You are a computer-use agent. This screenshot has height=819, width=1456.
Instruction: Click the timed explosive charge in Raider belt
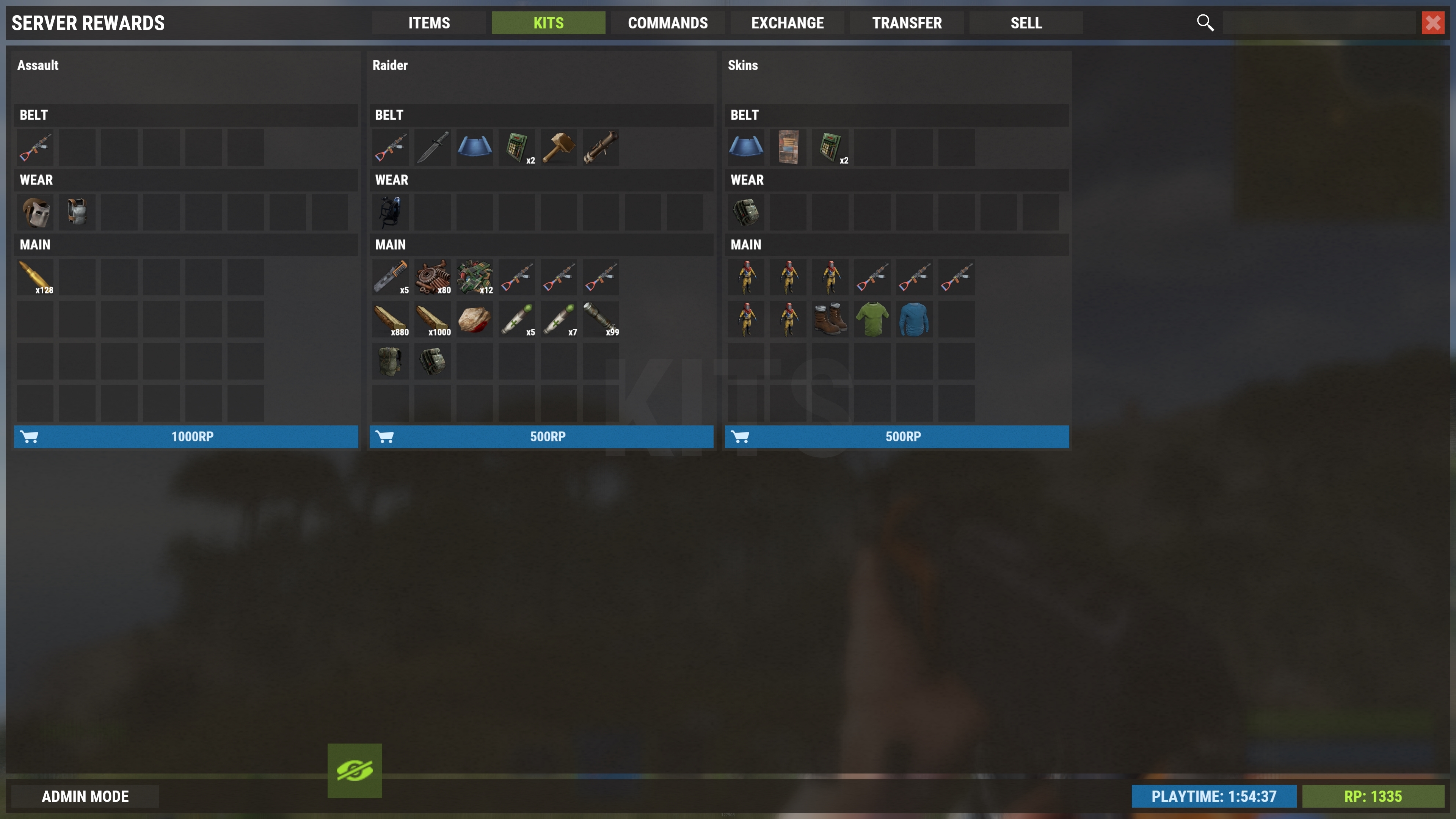click(516, 147)
